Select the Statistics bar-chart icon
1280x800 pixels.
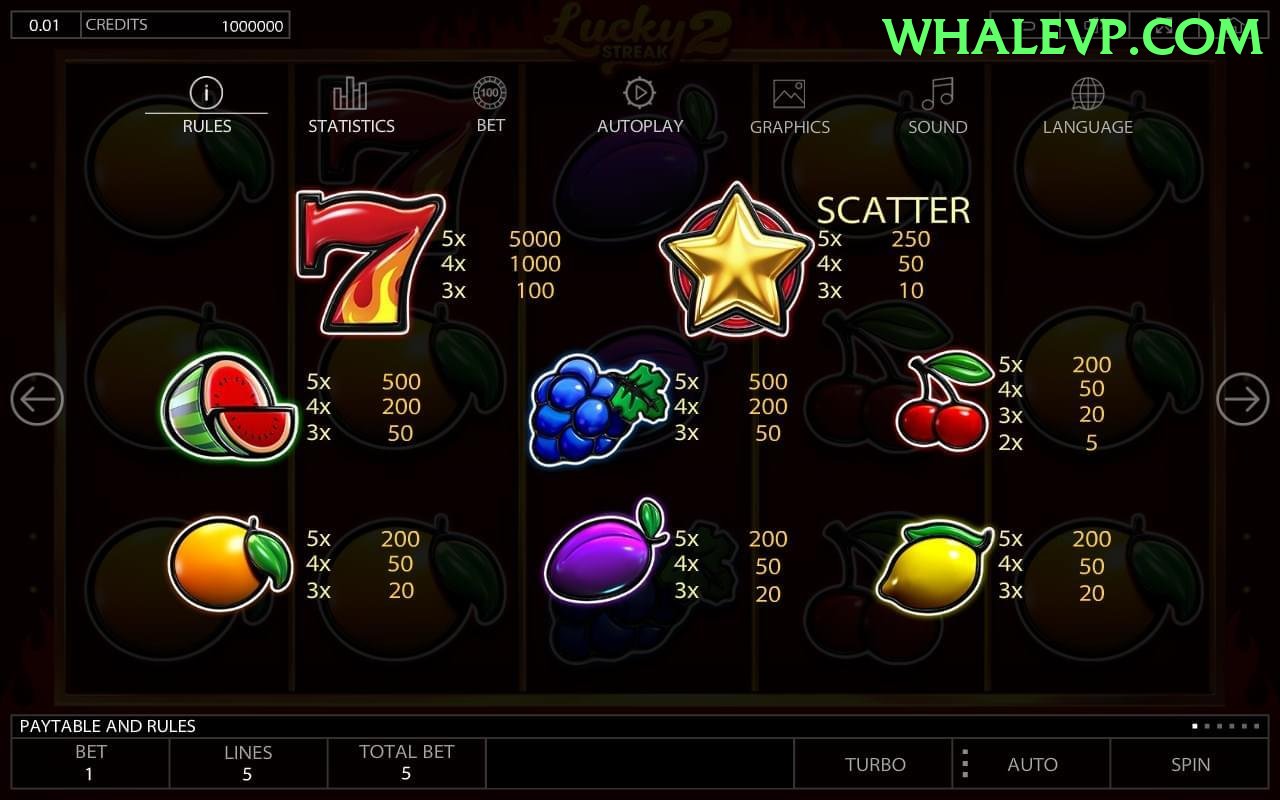click(x=350, y=92)
